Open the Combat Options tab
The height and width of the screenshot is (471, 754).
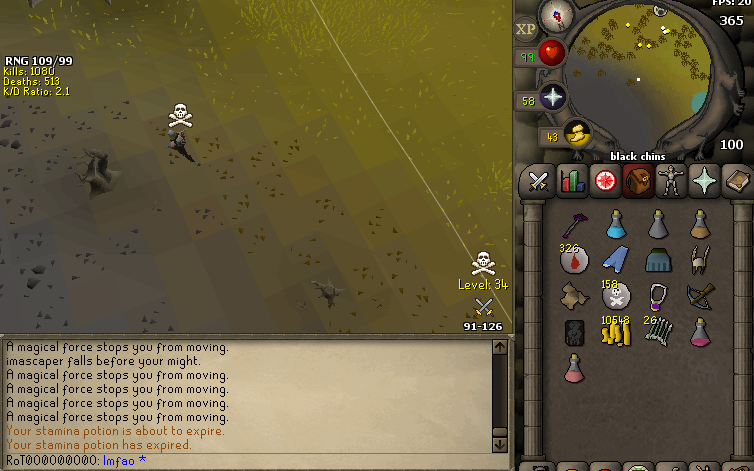pyautogui.click(x=539, y=181)
